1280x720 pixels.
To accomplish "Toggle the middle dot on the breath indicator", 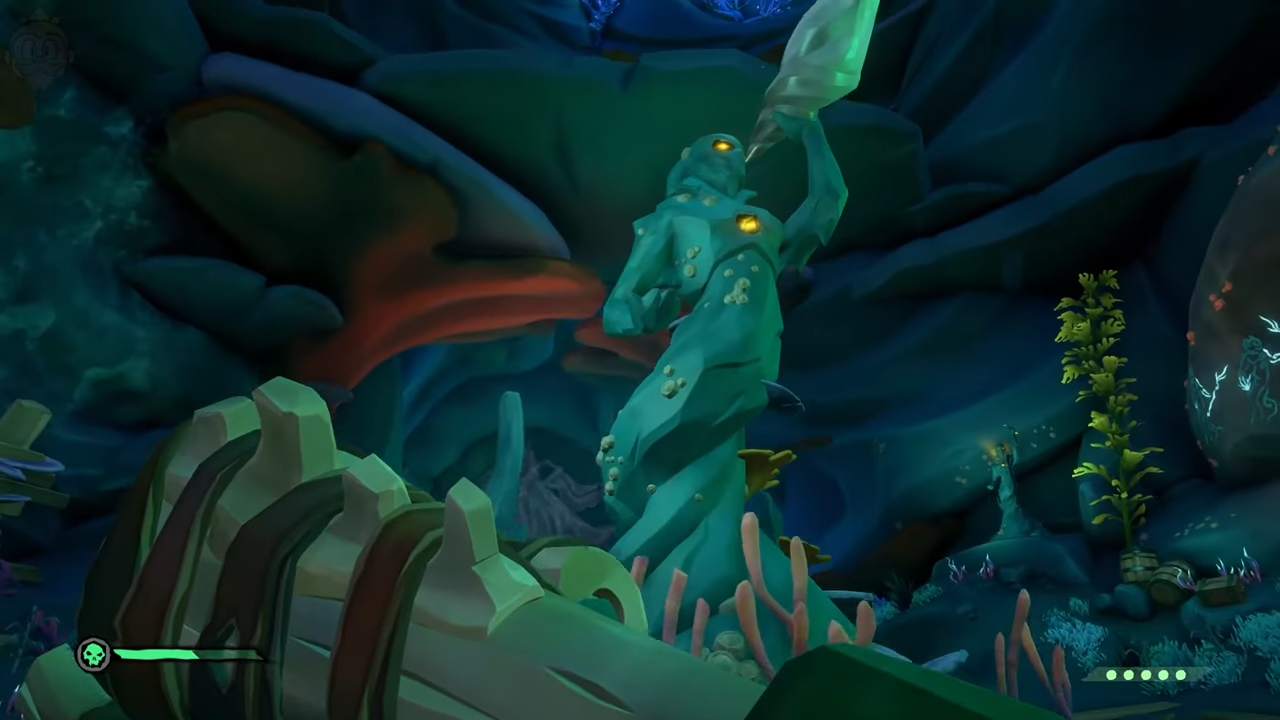I will 1147,675.
